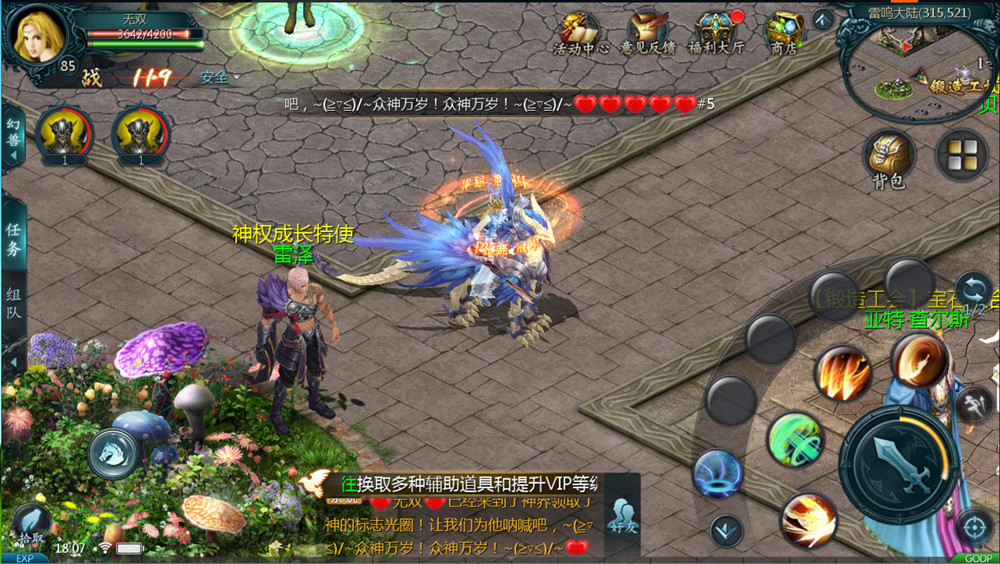
Task: Switch to the 任务 quest tab
Action: coord(14,240)
